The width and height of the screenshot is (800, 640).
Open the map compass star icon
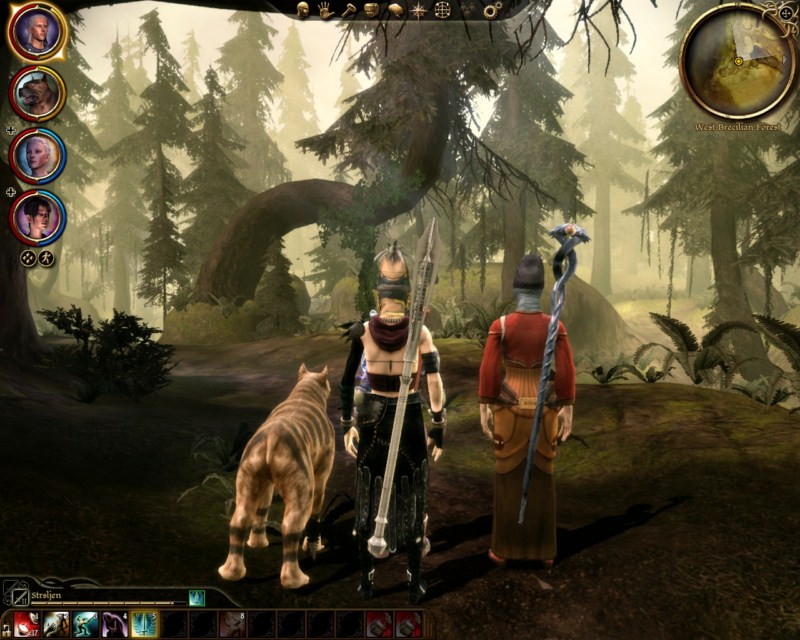(x=418, y=10)
